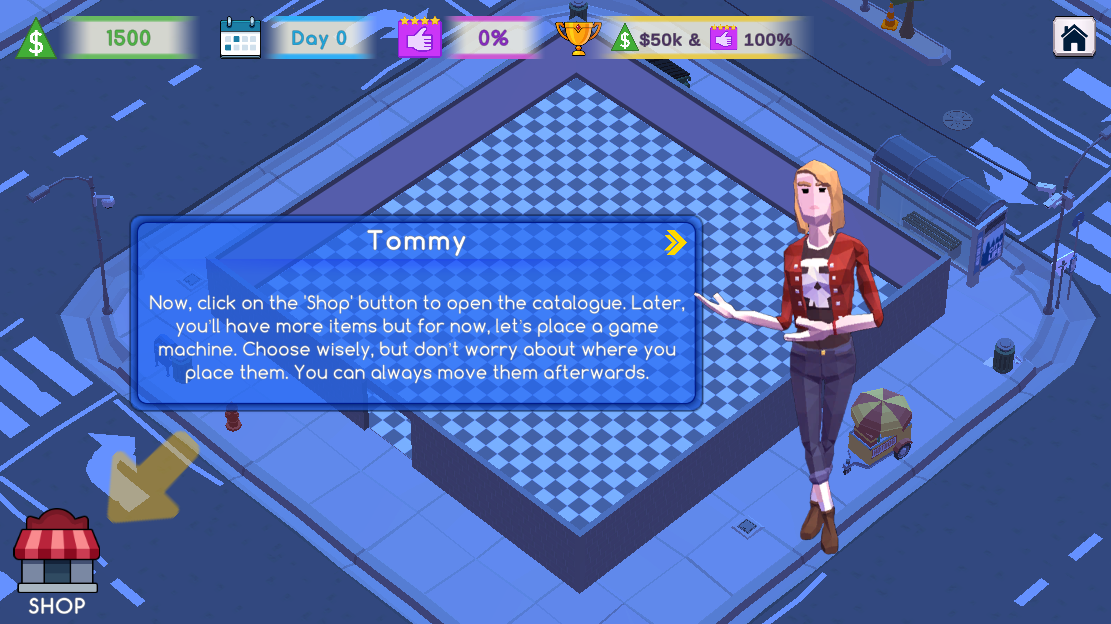
Task: Tap the purple thumbs-up rating icon
Action: click(419, 37)
